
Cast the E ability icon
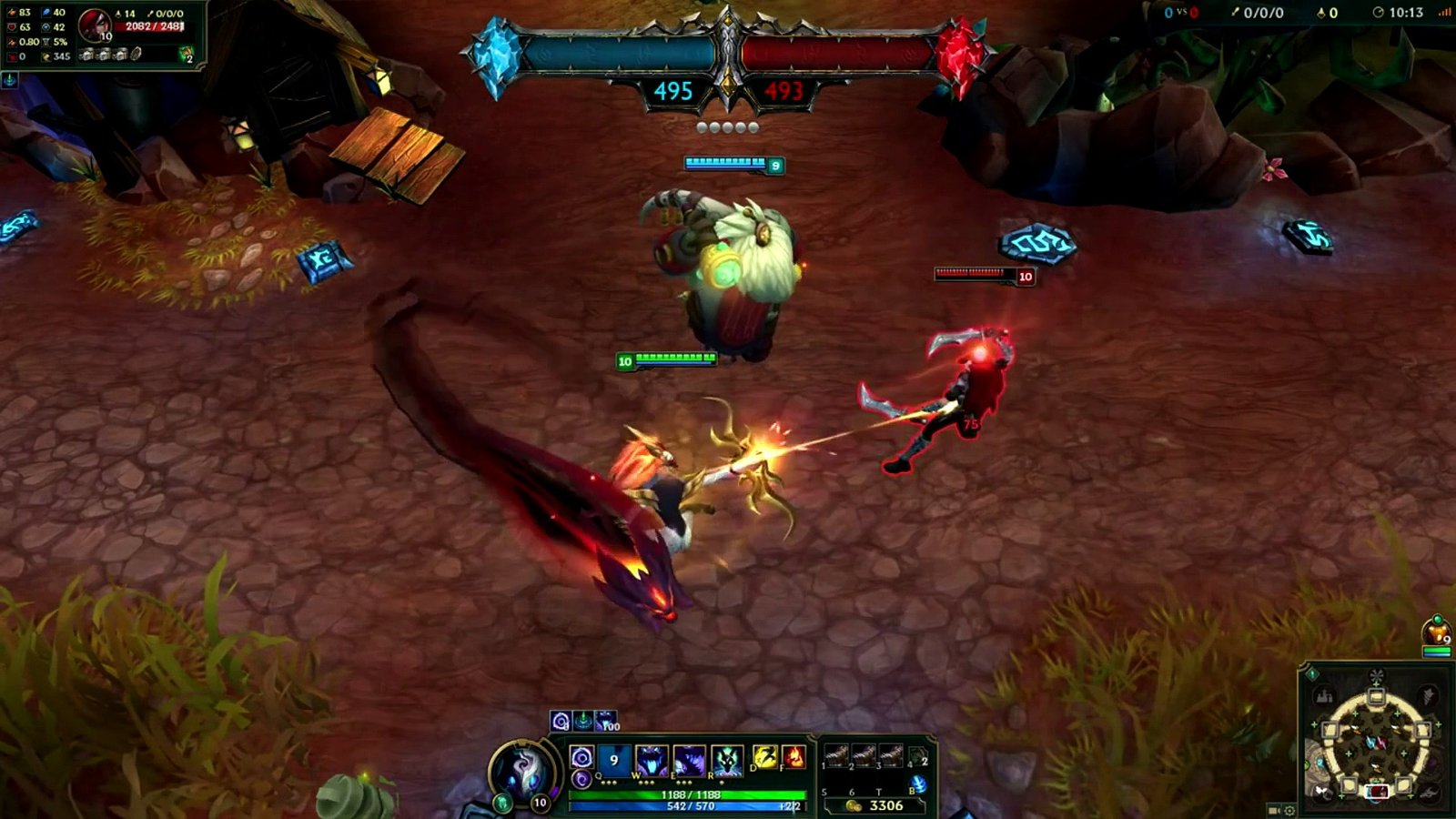(x=689, y=760)
